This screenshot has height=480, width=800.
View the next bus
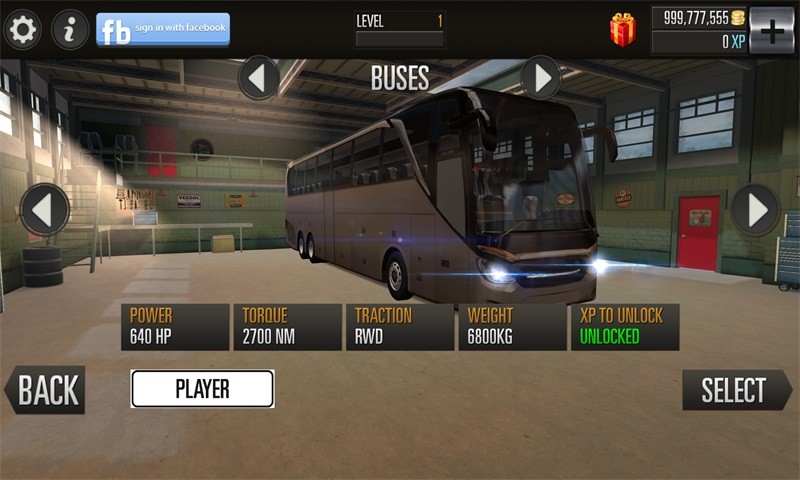[x=755, y=210]
